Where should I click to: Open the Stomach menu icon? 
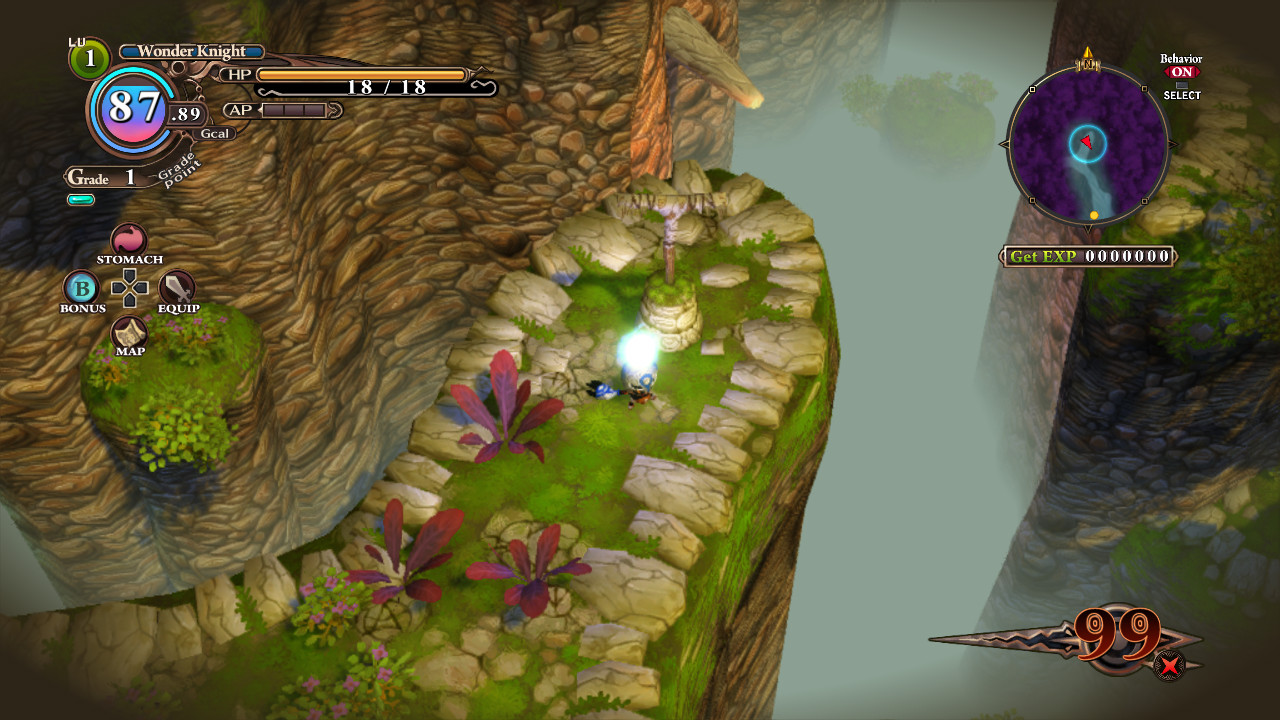click(128, 240)
